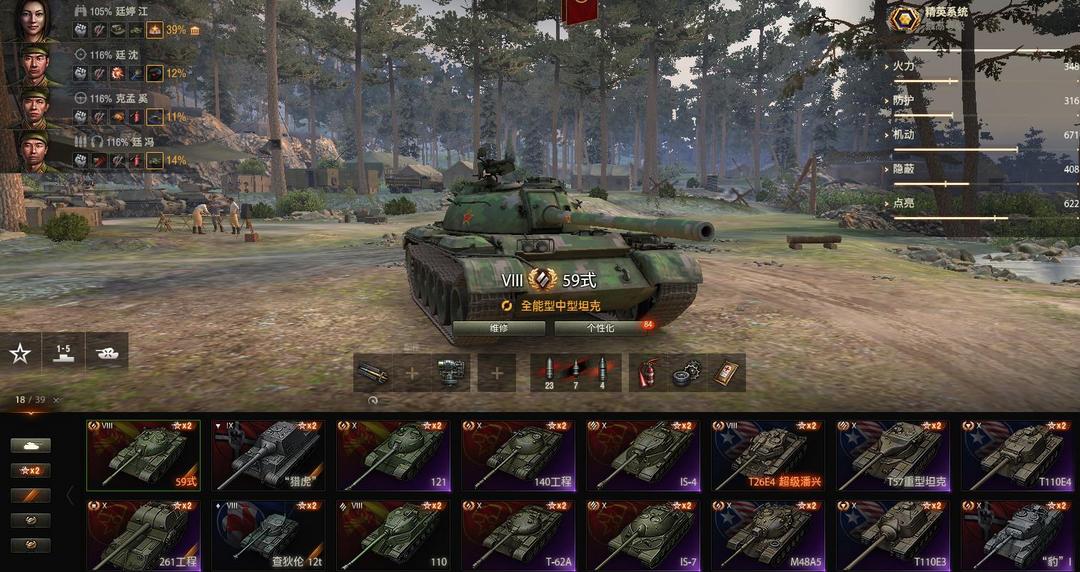Choose the 查狄伦 12t light tank
This screenshot has width=1080, height=572.
[268, 535]
